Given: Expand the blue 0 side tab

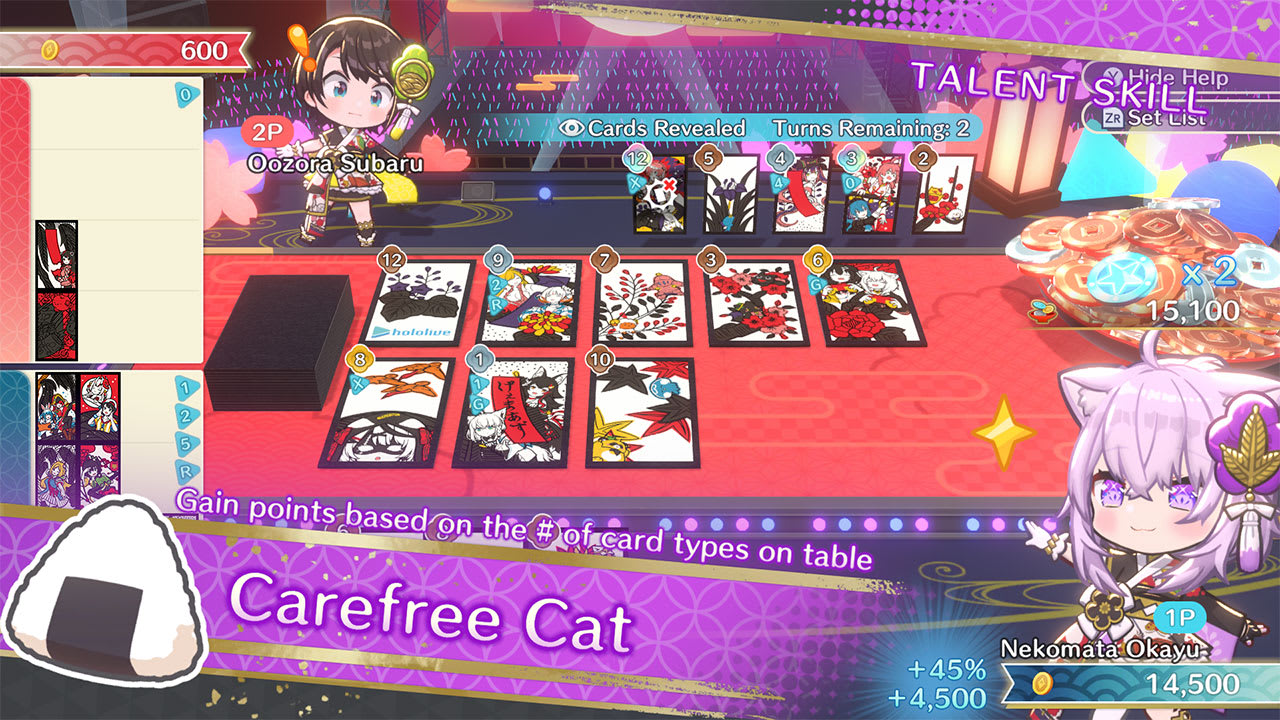Looking at the screenshot, I should point(186,95).
